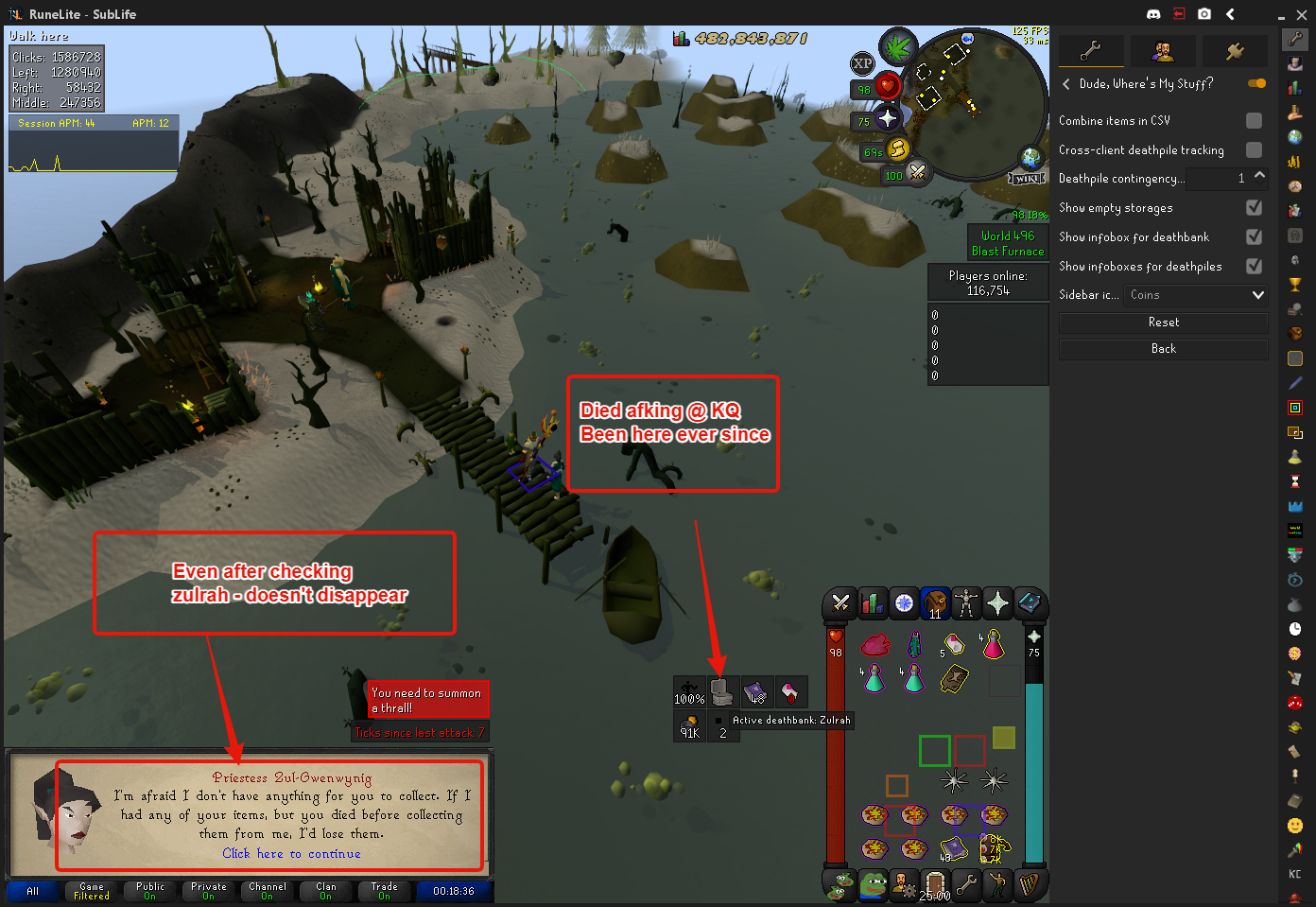Click here to continue the priestess dialogue
The height and width of the screenshot is (907, 1316).
[x=291, y=854]
